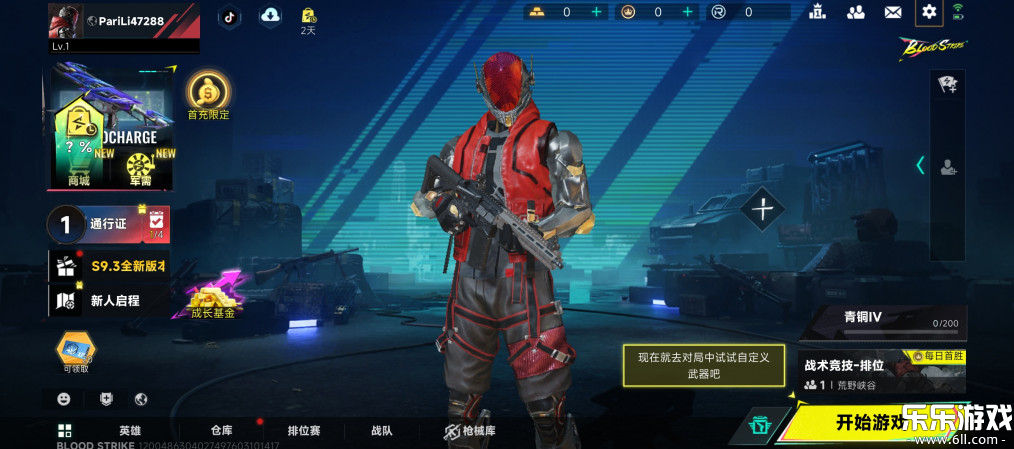
Task: Switch to the 排位赛 ranked tab
Action: [304, 431]
